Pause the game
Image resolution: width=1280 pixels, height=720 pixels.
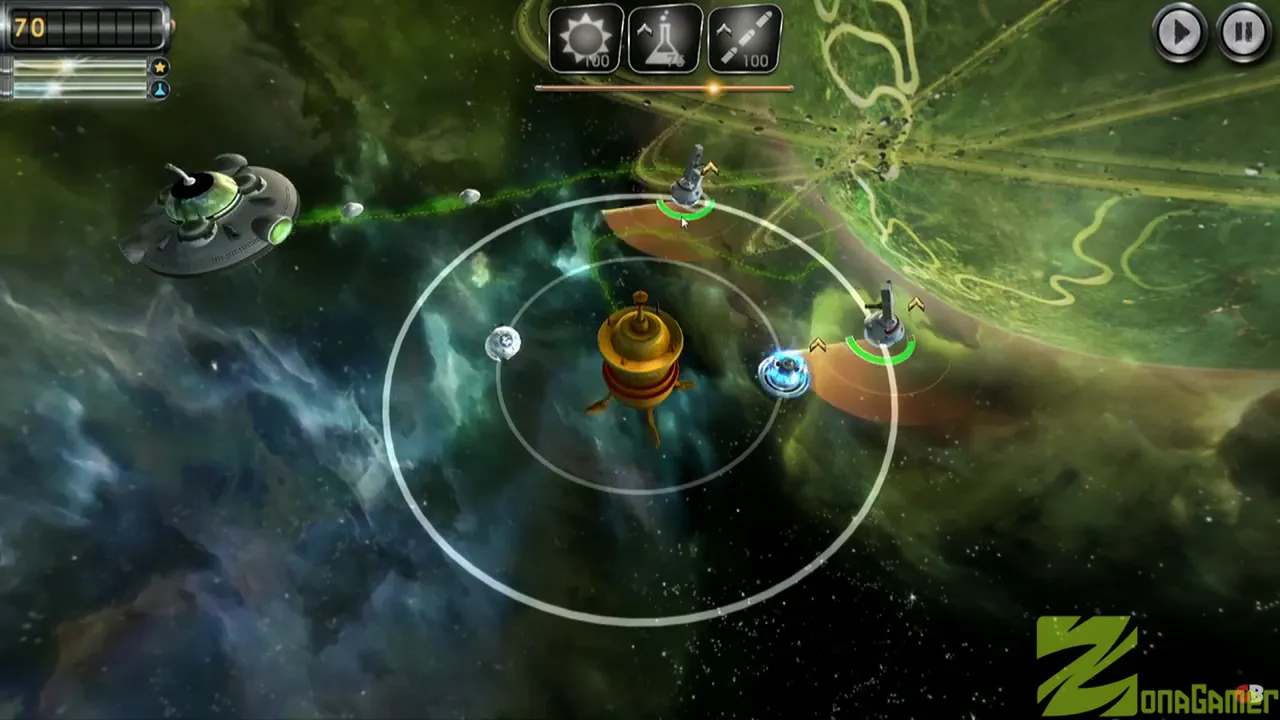click(x=1243, y=33)
